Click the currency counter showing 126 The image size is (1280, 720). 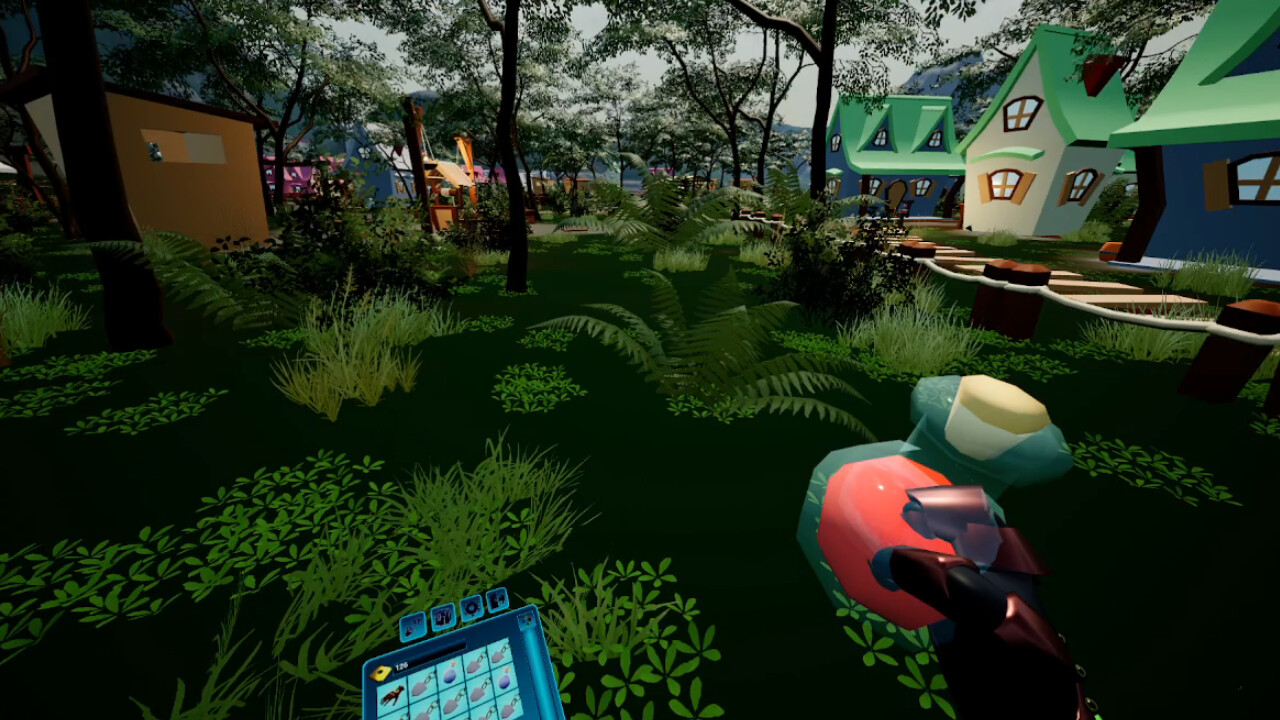point(401,664)
